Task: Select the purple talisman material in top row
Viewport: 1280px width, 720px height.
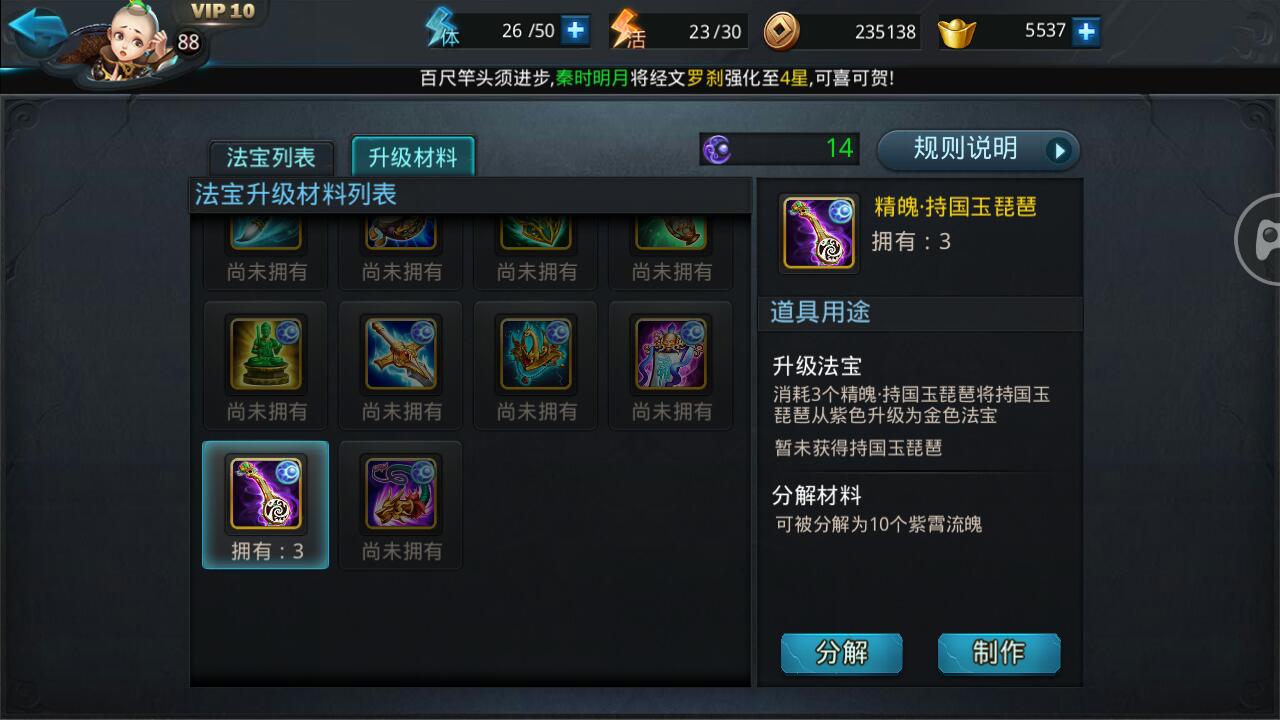Action: tap(670, 355)
